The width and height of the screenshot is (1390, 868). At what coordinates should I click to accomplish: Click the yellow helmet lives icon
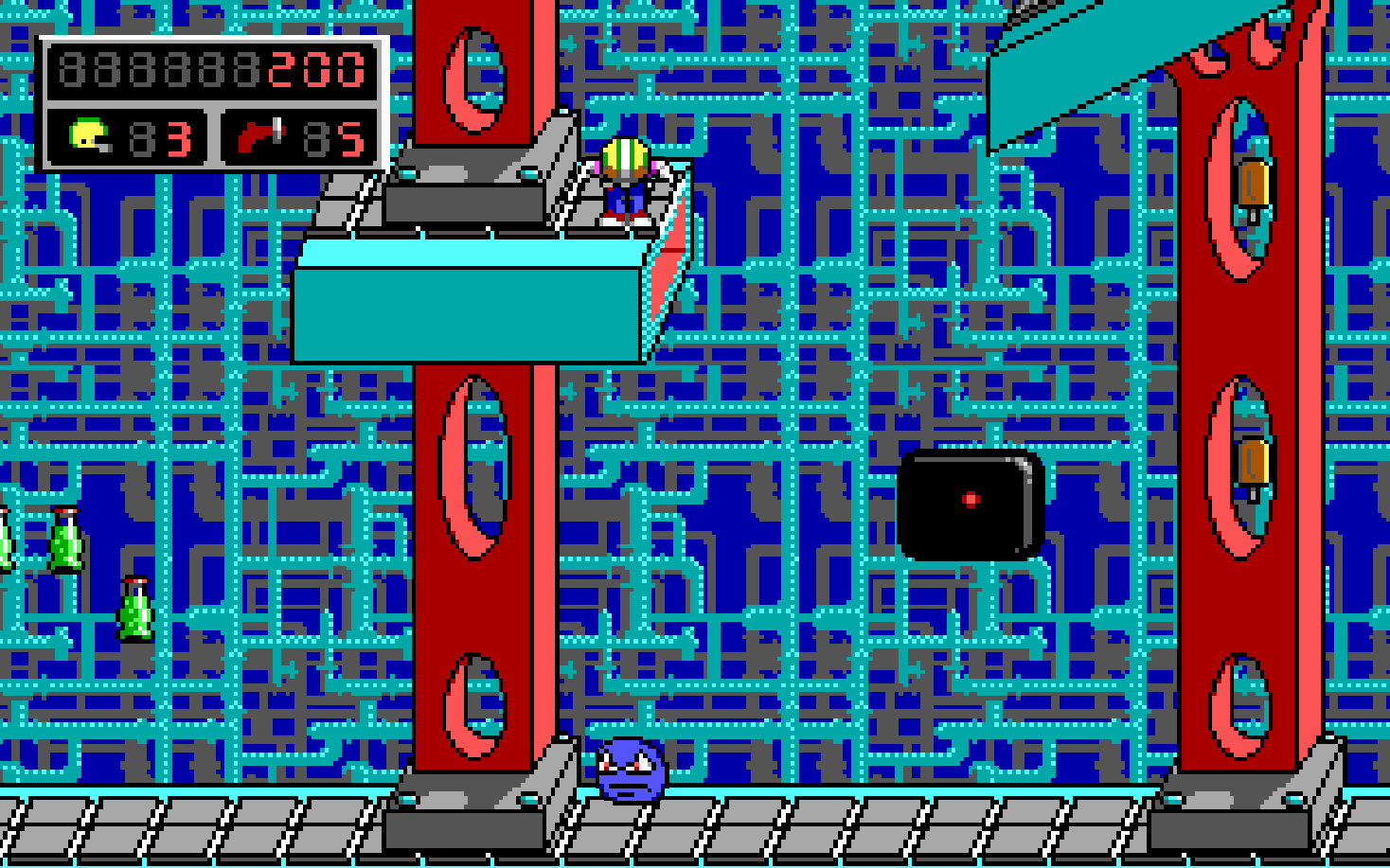coord(90,136)
